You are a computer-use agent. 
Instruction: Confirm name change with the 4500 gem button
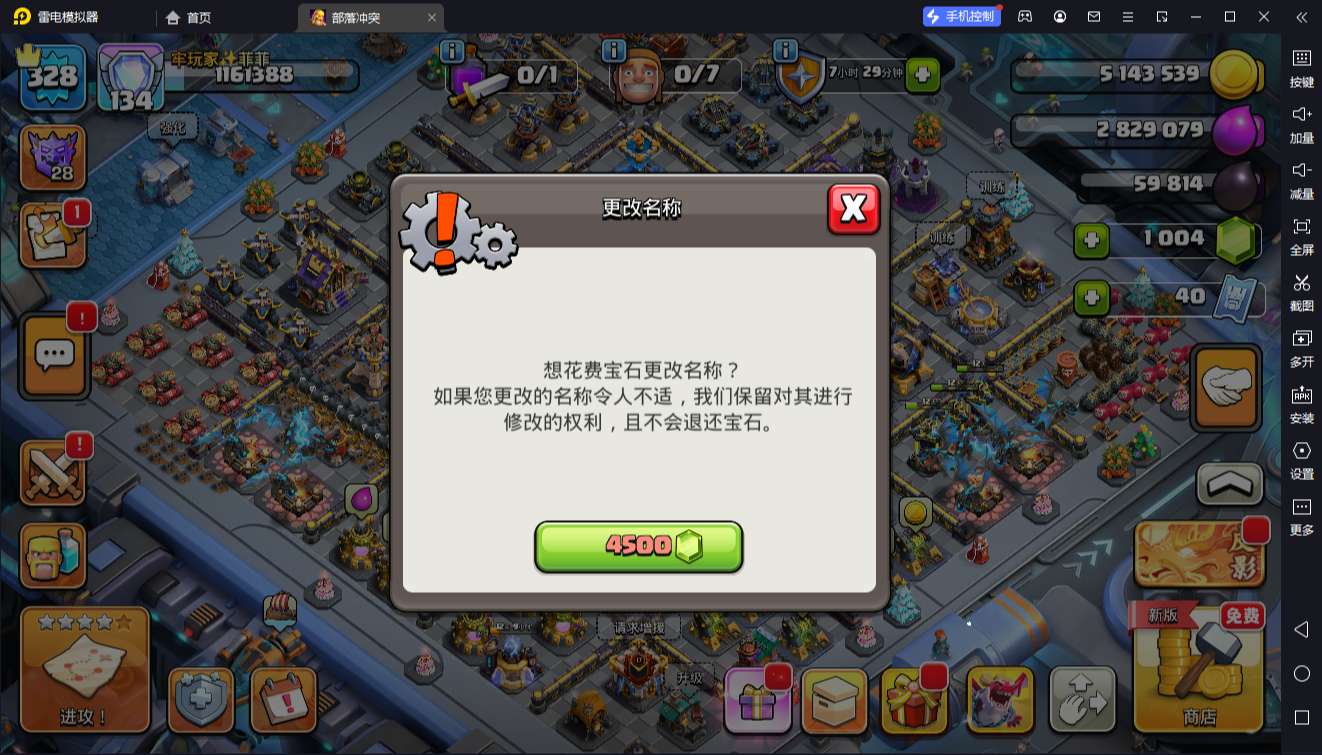point(639,546)
